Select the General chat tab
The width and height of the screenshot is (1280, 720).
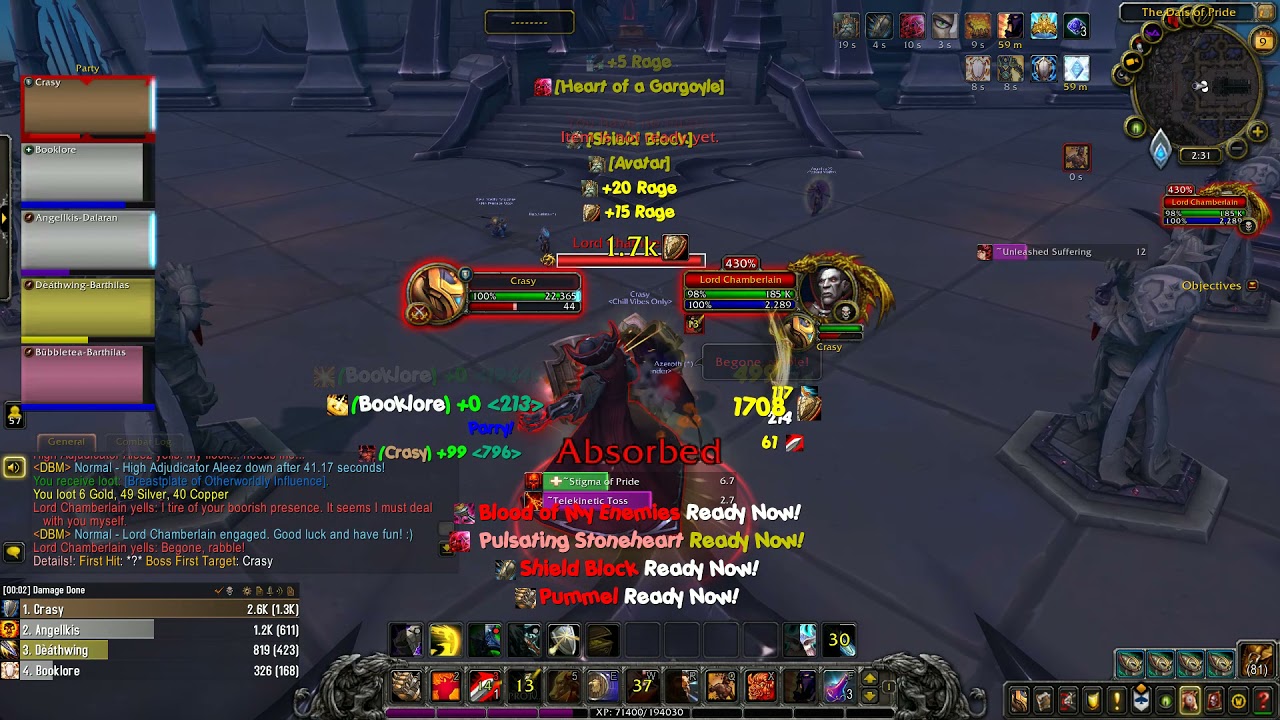point(66,441)
